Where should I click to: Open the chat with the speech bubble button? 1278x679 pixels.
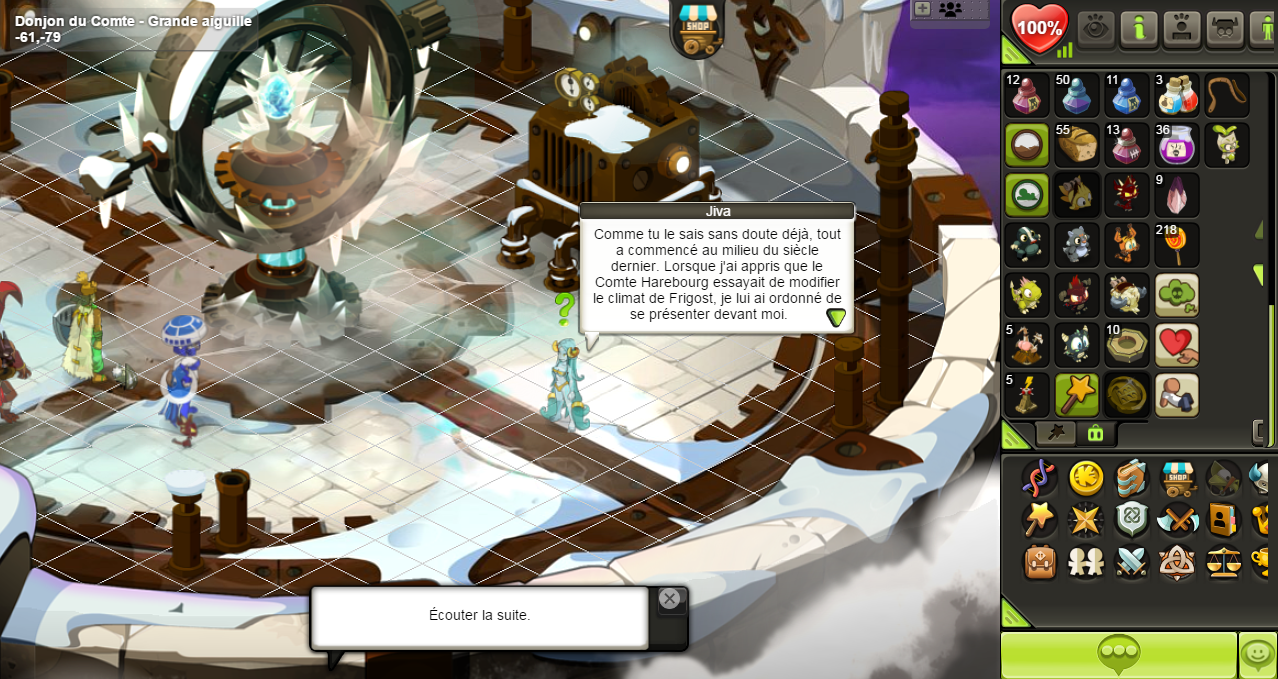[x=1118, y=654]
